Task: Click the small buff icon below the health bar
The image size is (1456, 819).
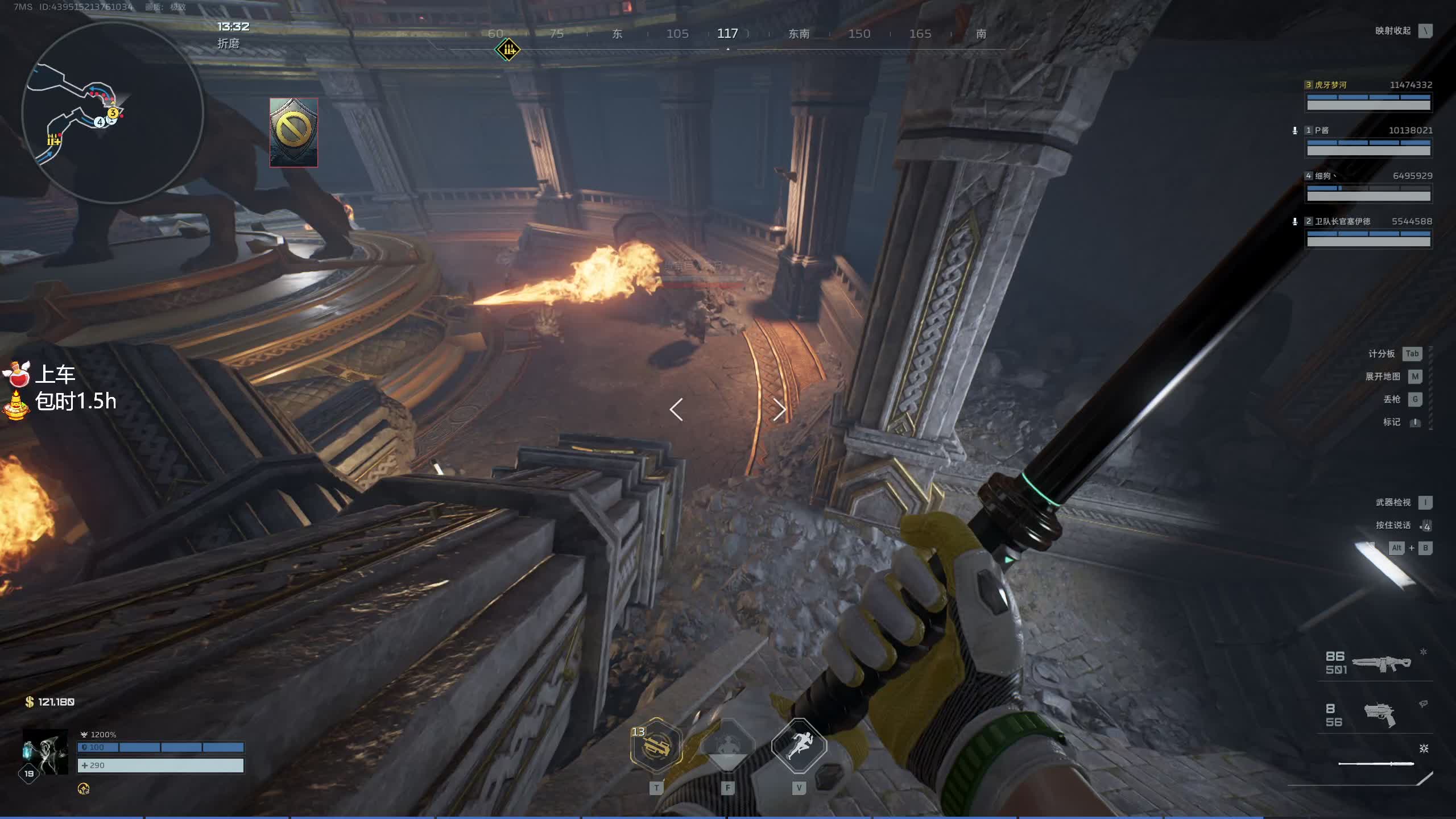Action: pos(84,788)
